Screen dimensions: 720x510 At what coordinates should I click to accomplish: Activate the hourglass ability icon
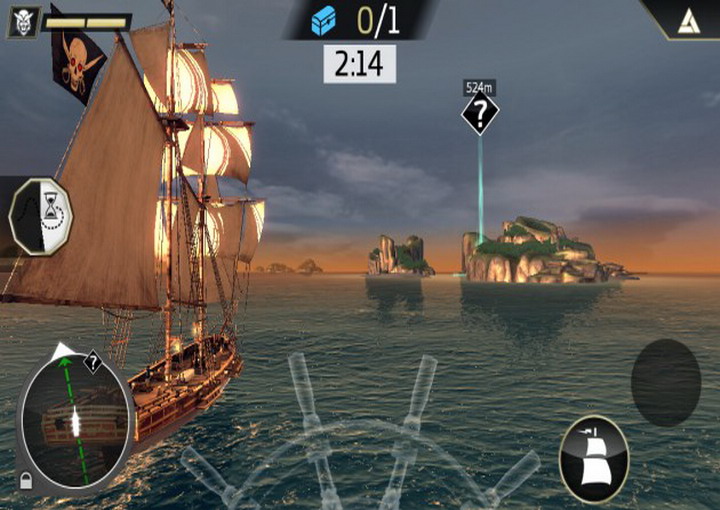(41, 216)
